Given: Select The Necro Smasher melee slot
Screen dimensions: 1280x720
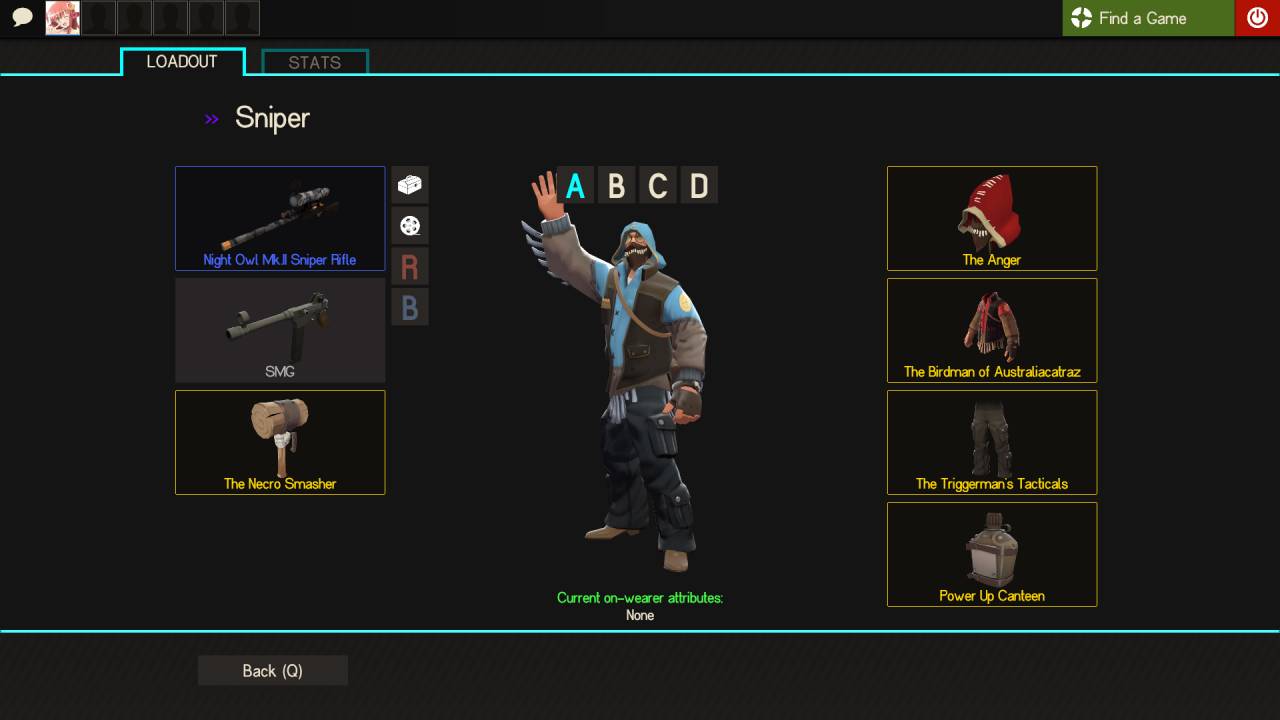Looking at the screenshot, I should 280,442.
